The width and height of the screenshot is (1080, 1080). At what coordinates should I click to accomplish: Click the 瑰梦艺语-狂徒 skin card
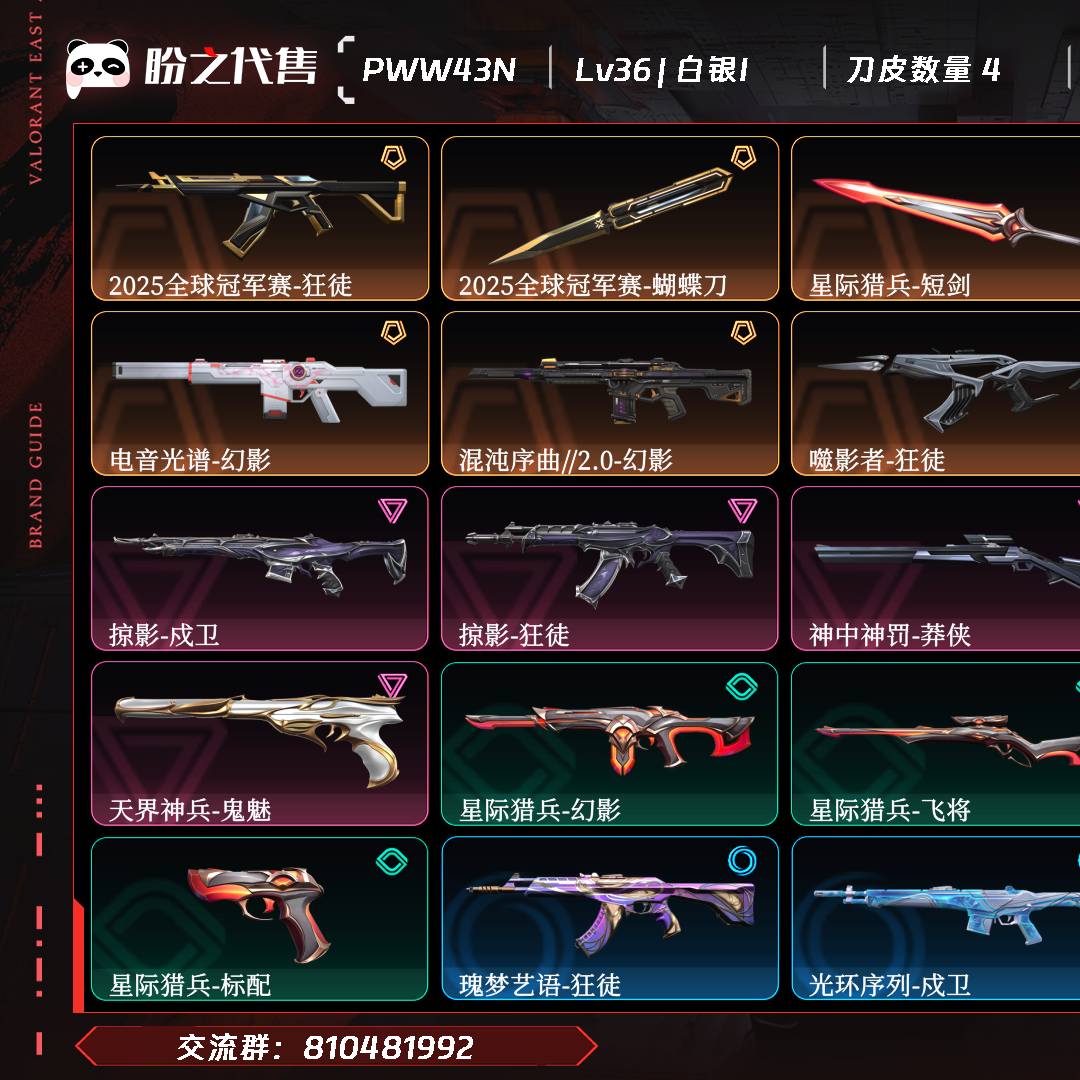(610, 918)
